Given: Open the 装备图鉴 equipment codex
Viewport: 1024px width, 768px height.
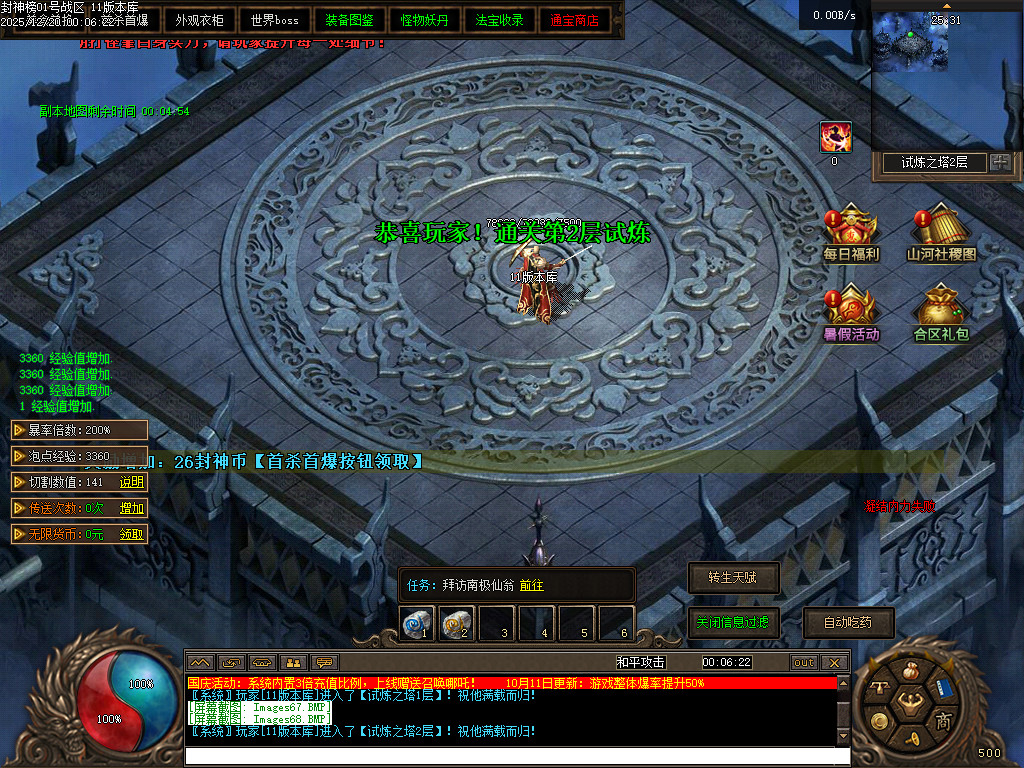Looking at the screenshot, I should click(350, 20).
